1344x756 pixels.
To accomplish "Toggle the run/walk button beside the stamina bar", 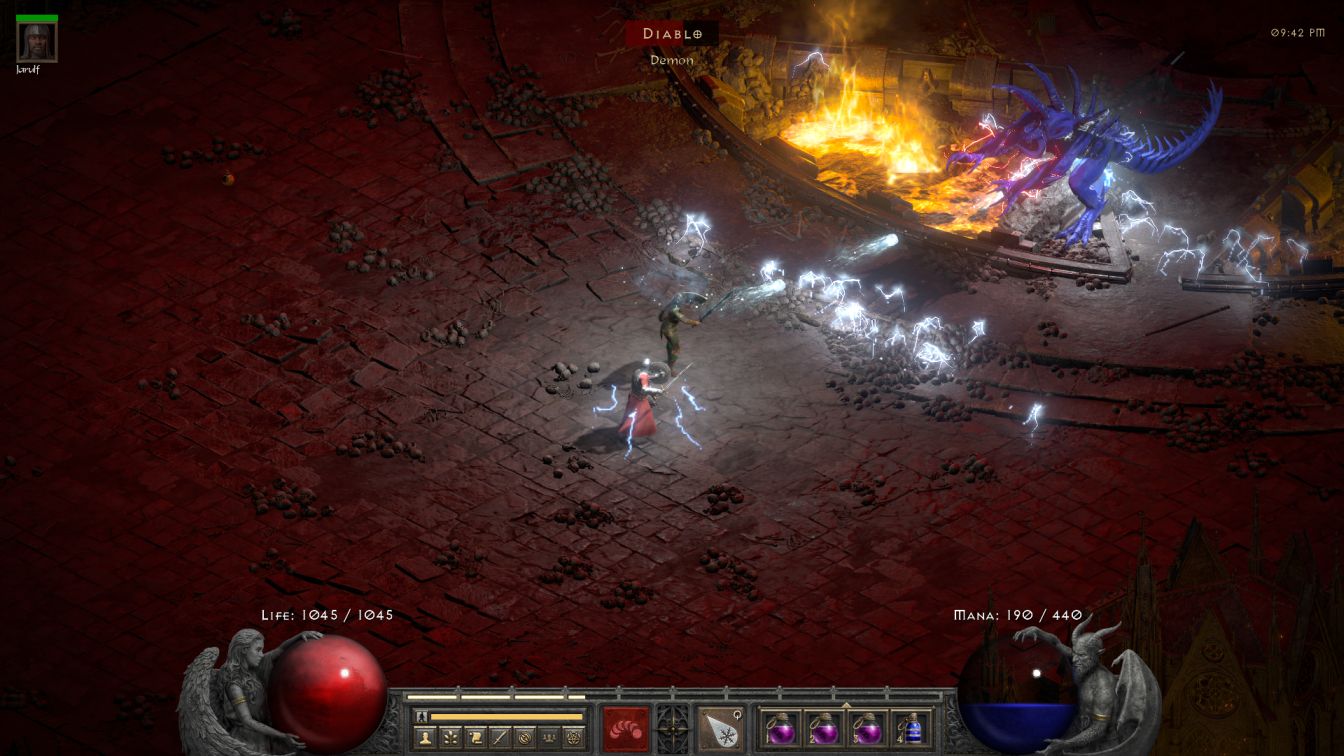I will click(422, 717).
